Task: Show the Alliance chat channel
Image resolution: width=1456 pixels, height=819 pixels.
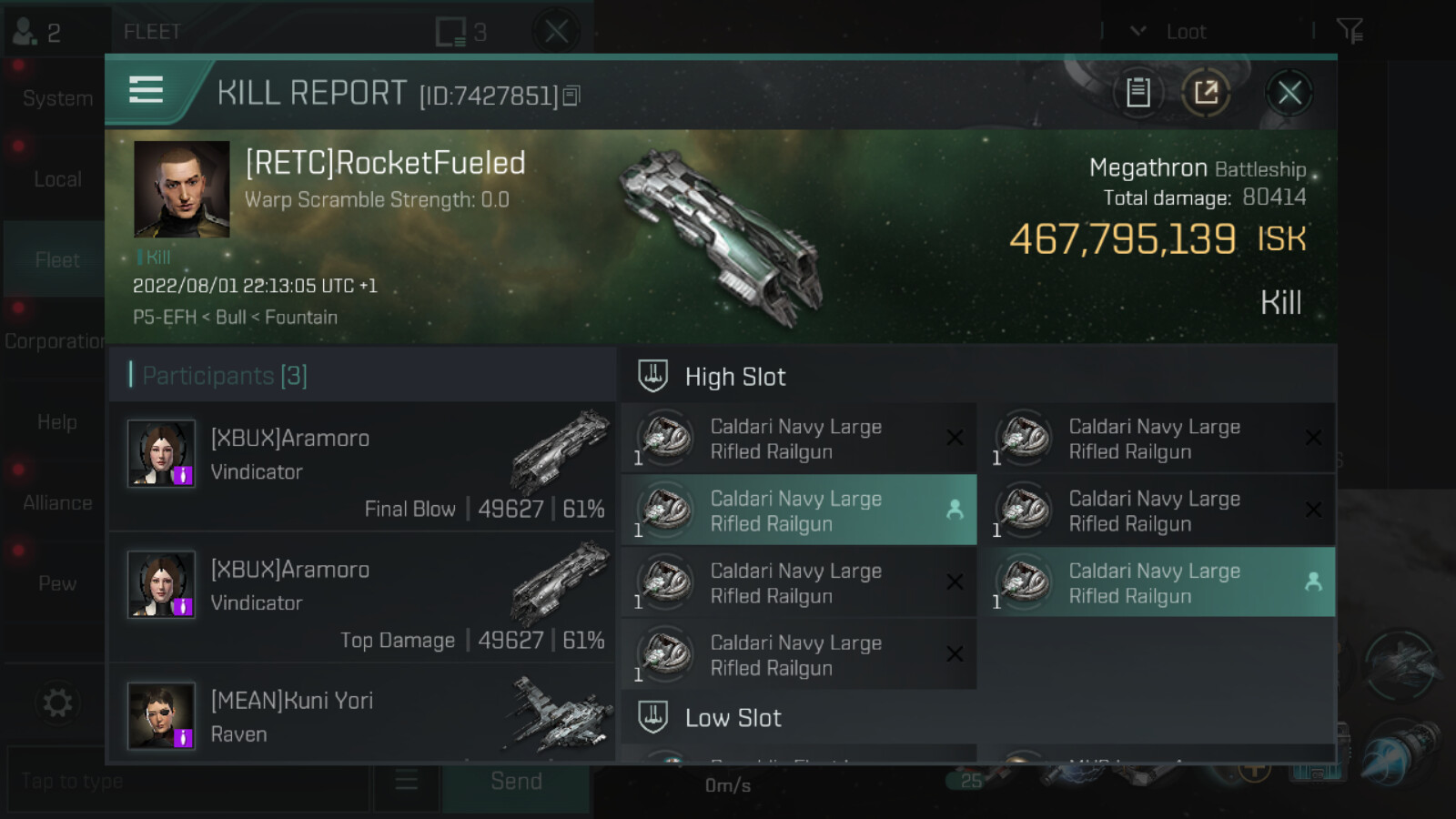Action: [56, 502]
